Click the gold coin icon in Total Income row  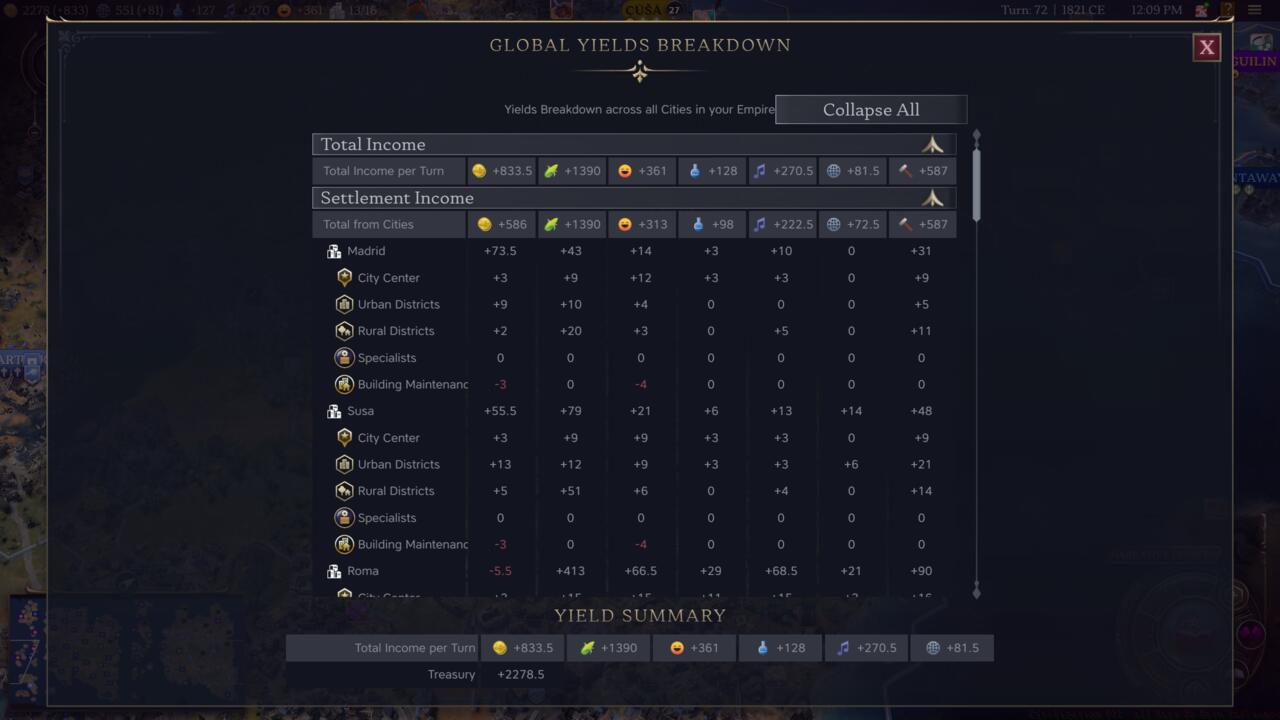(479, 171)
